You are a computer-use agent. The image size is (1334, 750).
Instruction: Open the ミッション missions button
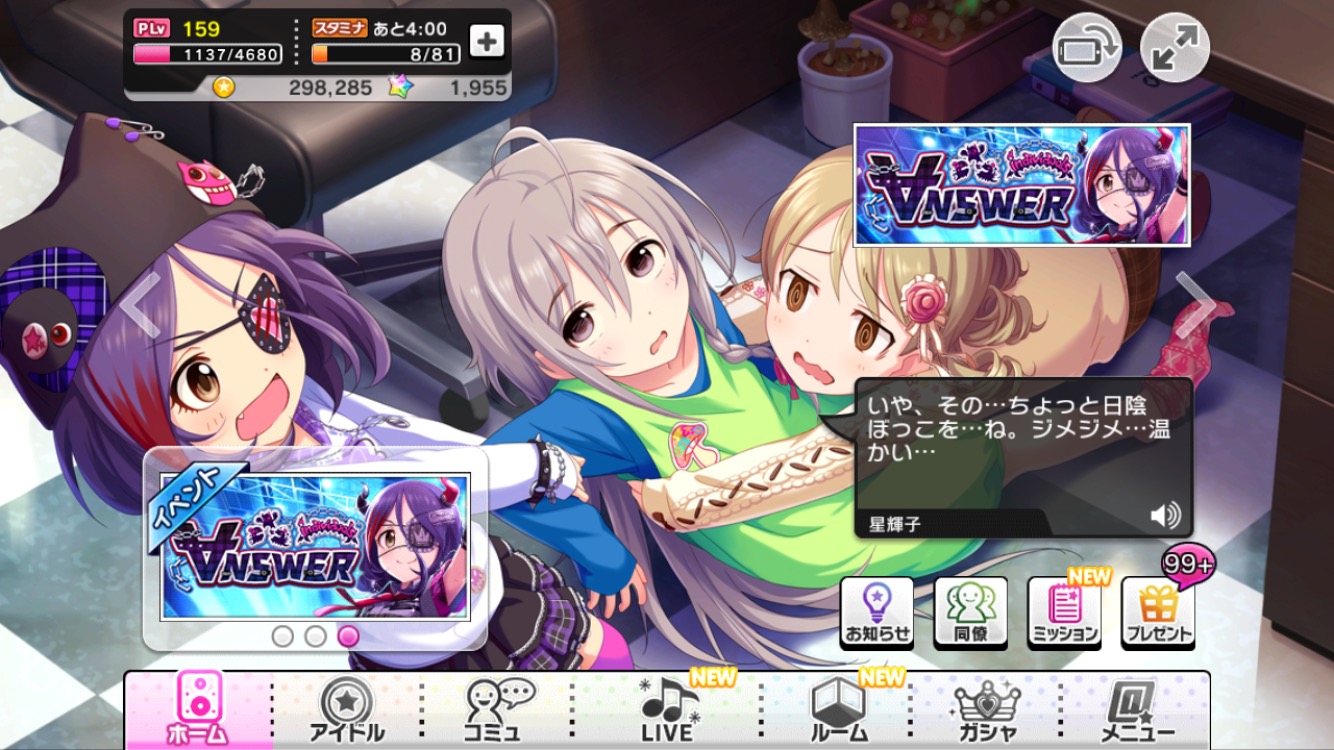click(x=1064, y=611)
